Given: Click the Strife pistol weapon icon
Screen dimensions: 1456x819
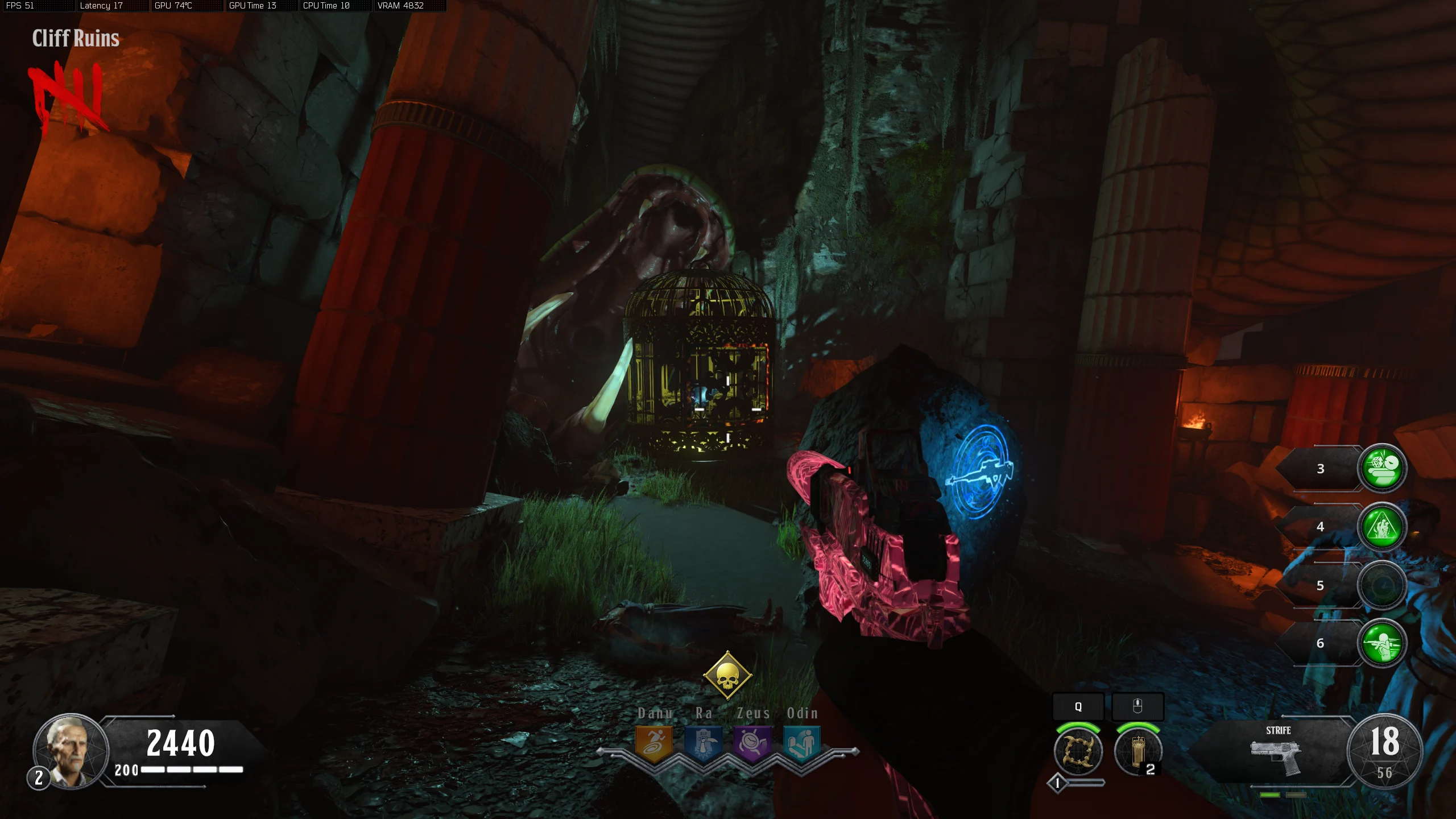Looking at the screenshot, I should pyautogui.click(x=1277, y=756).
